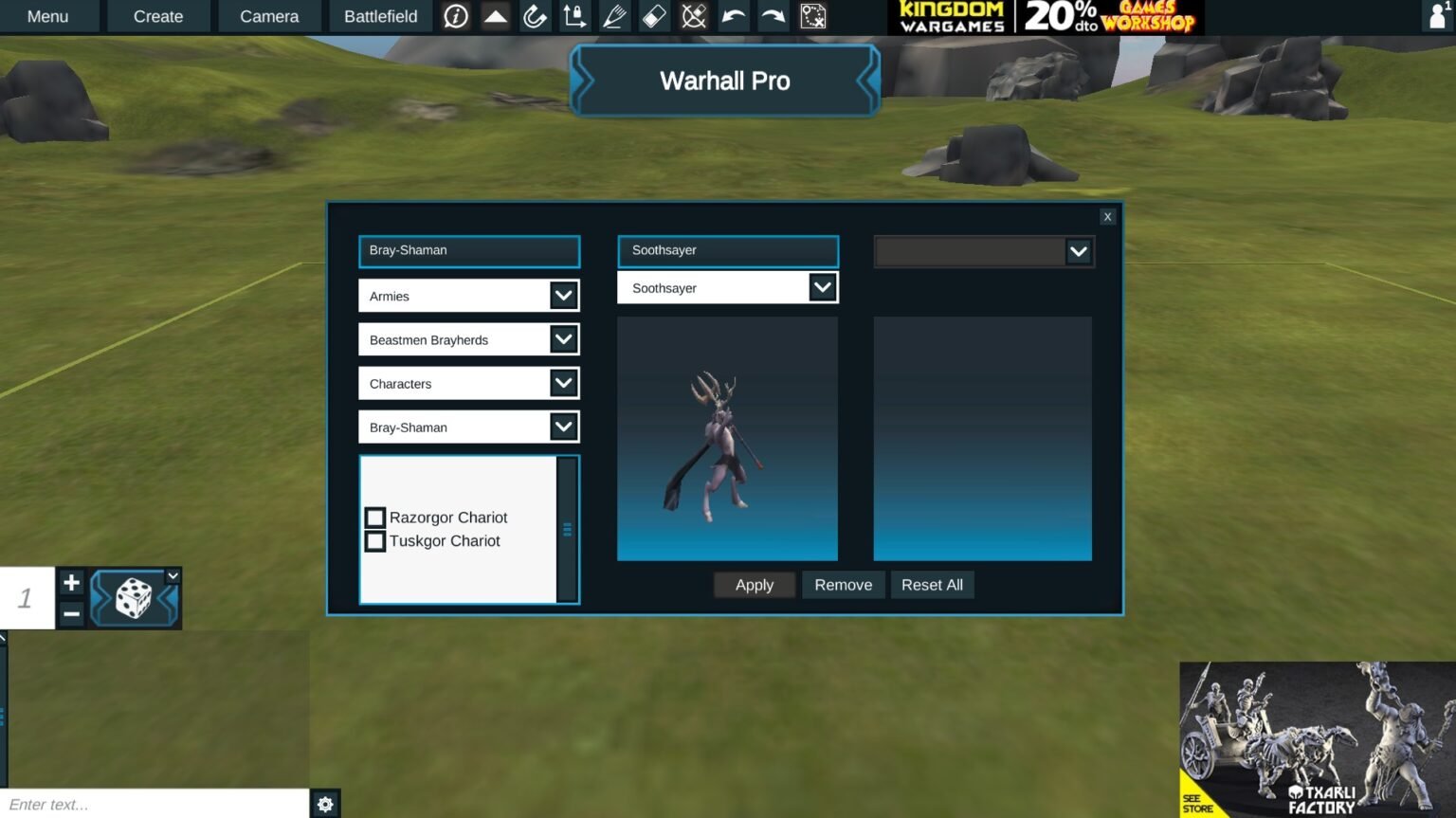
Task: Open the Create menu
Action: 157,16
